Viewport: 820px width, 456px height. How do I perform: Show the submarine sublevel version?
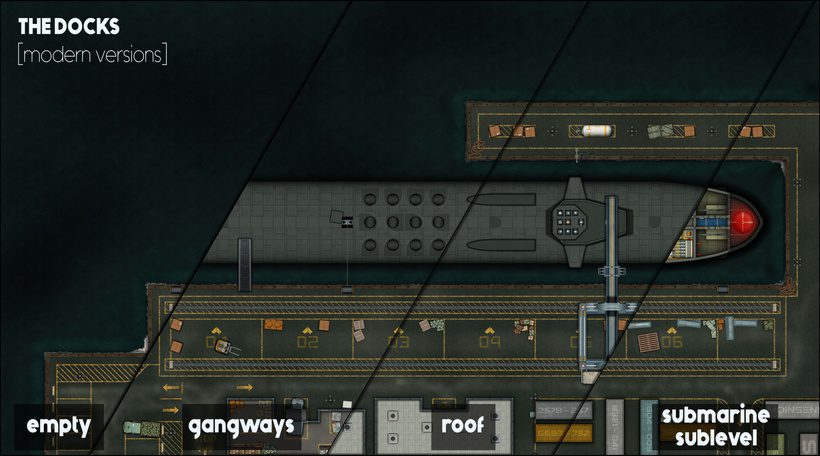coord(714,426)
